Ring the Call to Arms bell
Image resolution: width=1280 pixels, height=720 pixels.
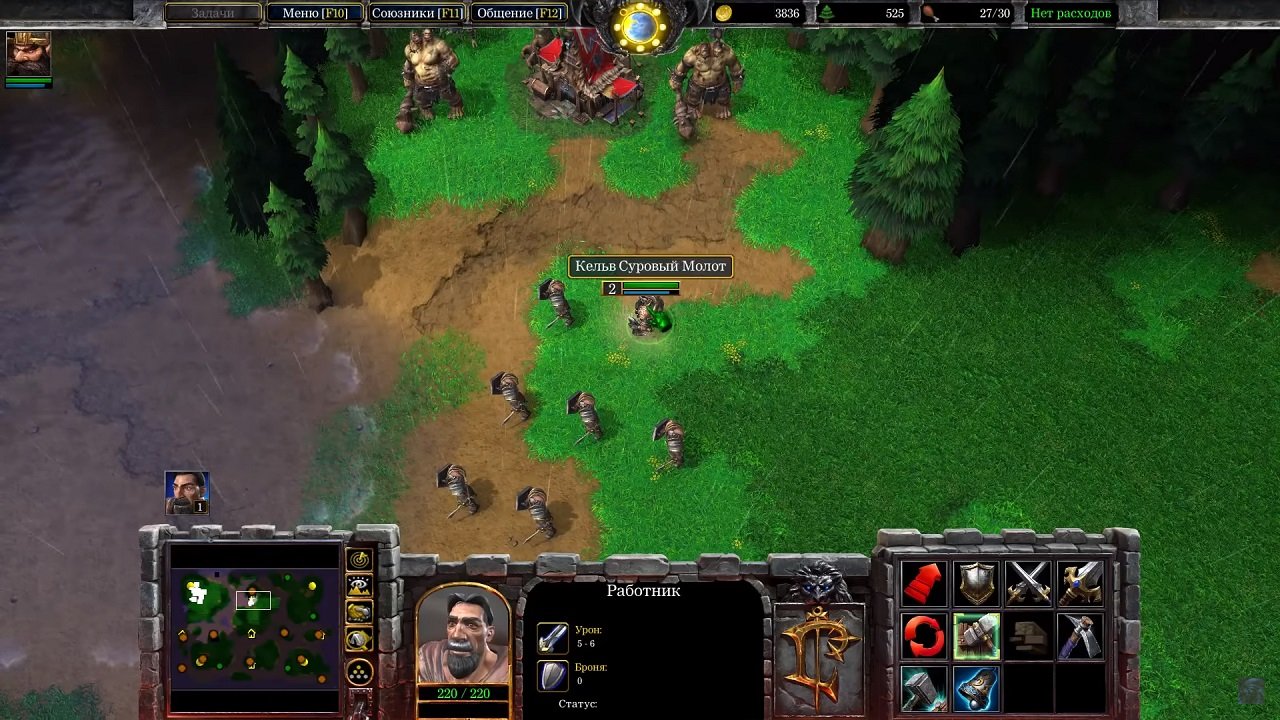[976, 688]
